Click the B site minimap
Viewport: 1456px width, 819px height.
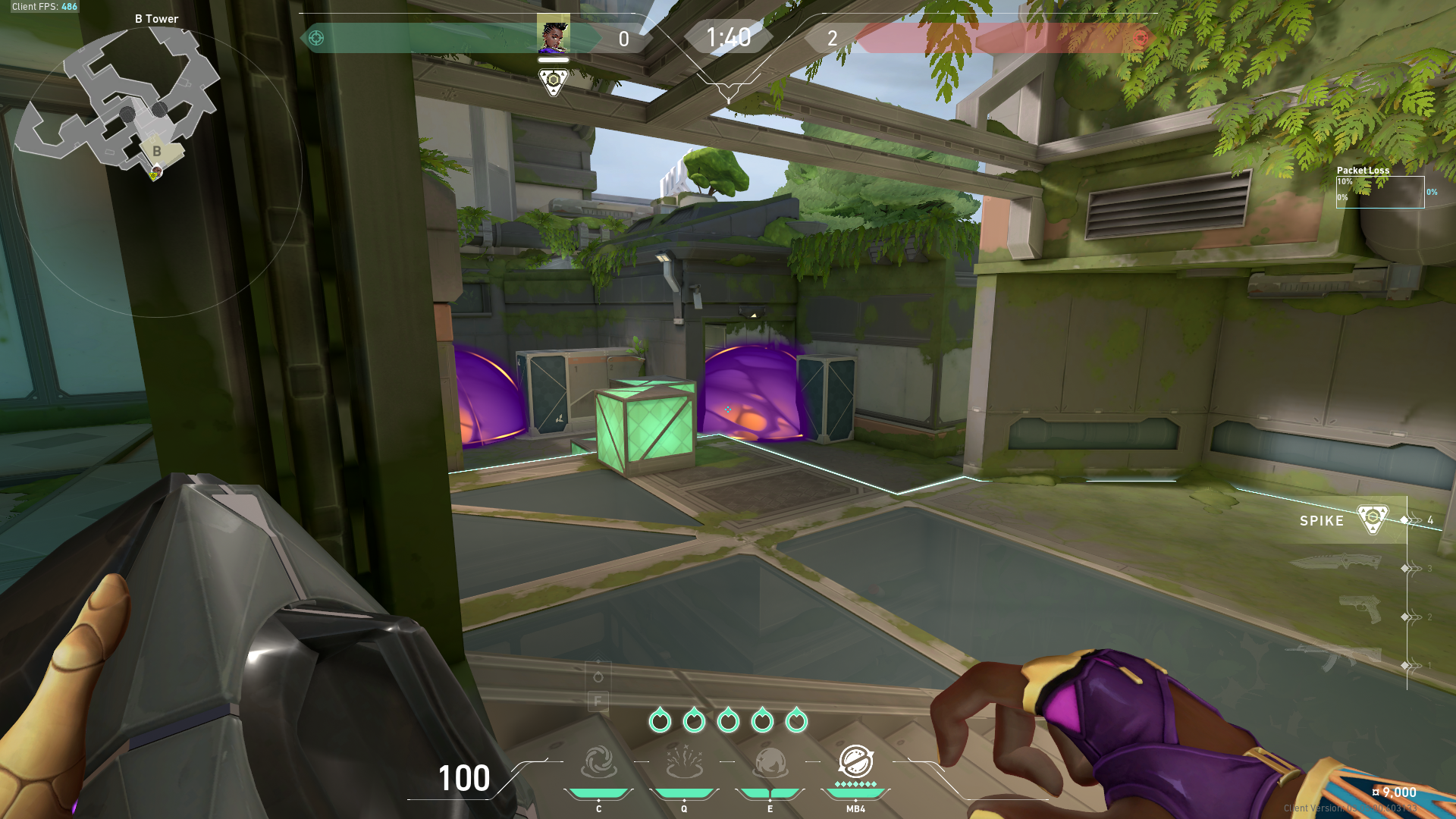(121, 106)
